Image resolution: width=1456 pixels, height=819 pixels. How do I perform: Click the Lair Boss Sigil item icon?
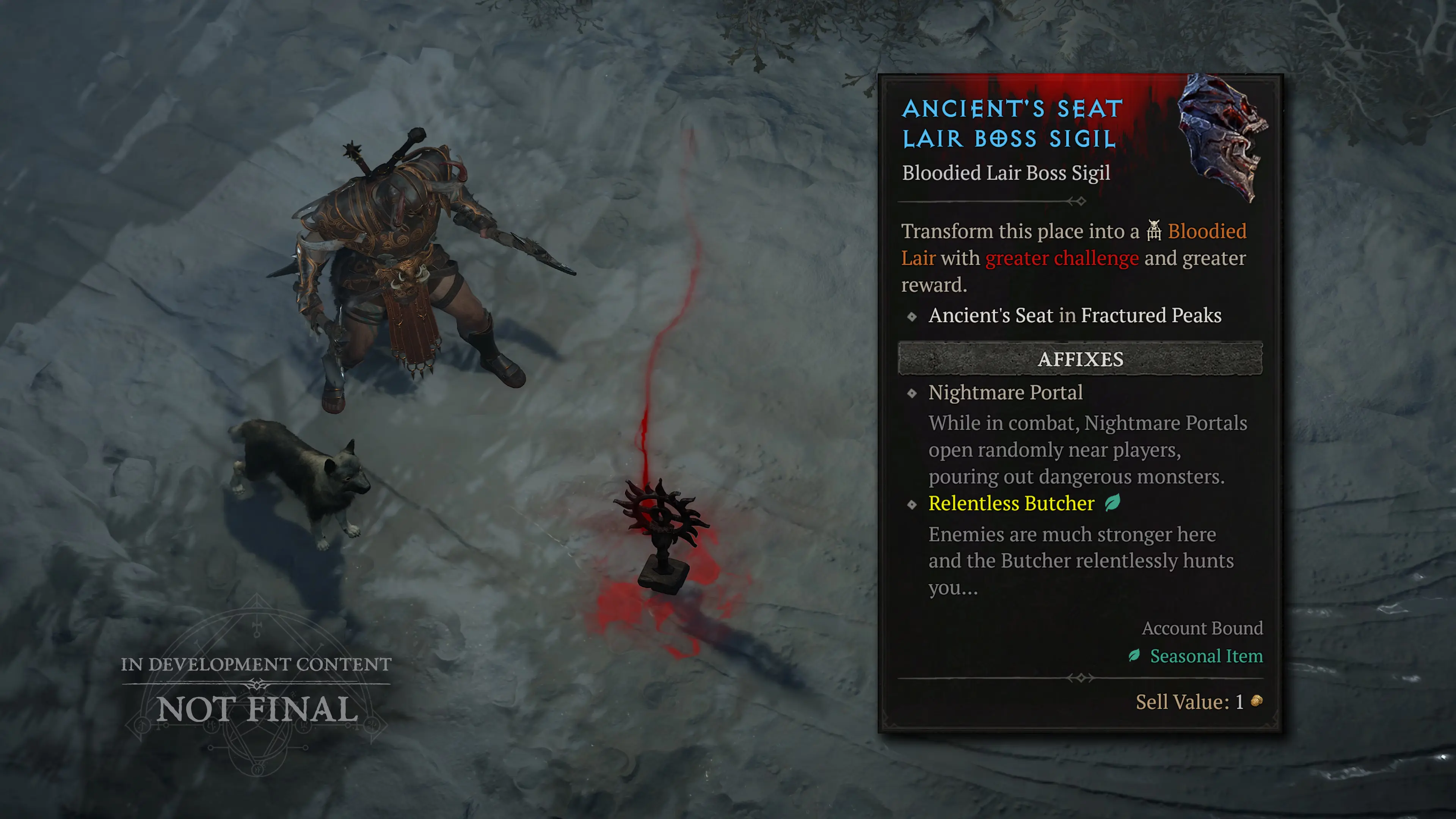tap(1221, 141)
